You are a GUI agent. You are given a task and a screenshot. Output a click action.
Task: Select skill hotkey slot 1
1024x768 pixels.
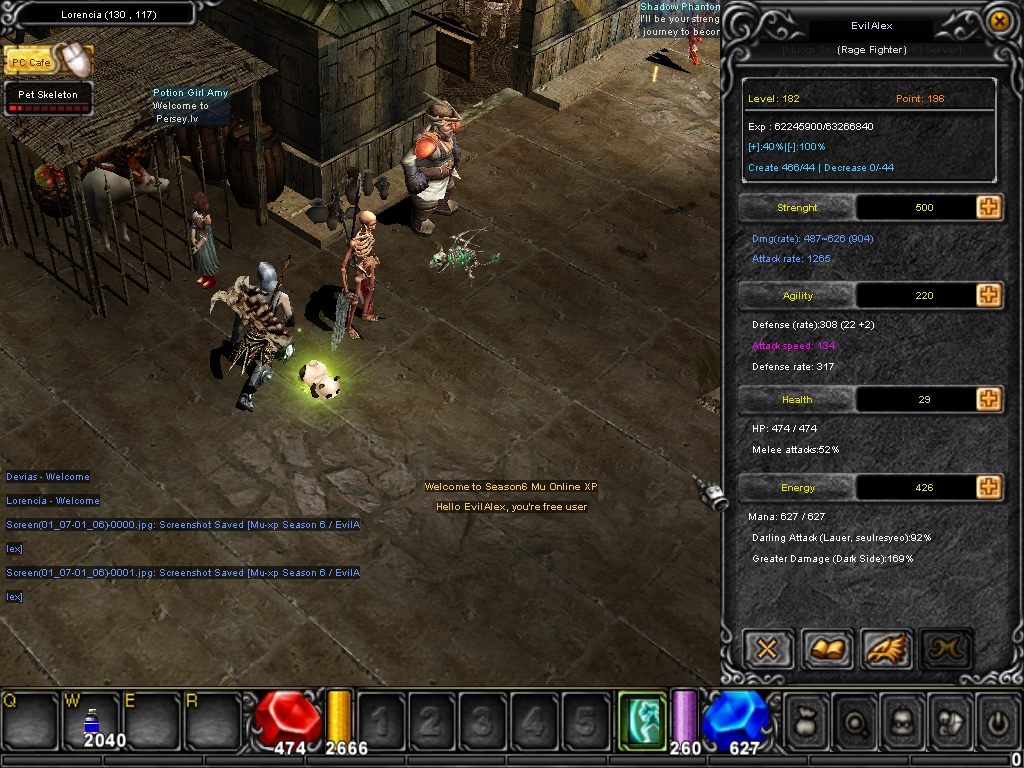380,720
